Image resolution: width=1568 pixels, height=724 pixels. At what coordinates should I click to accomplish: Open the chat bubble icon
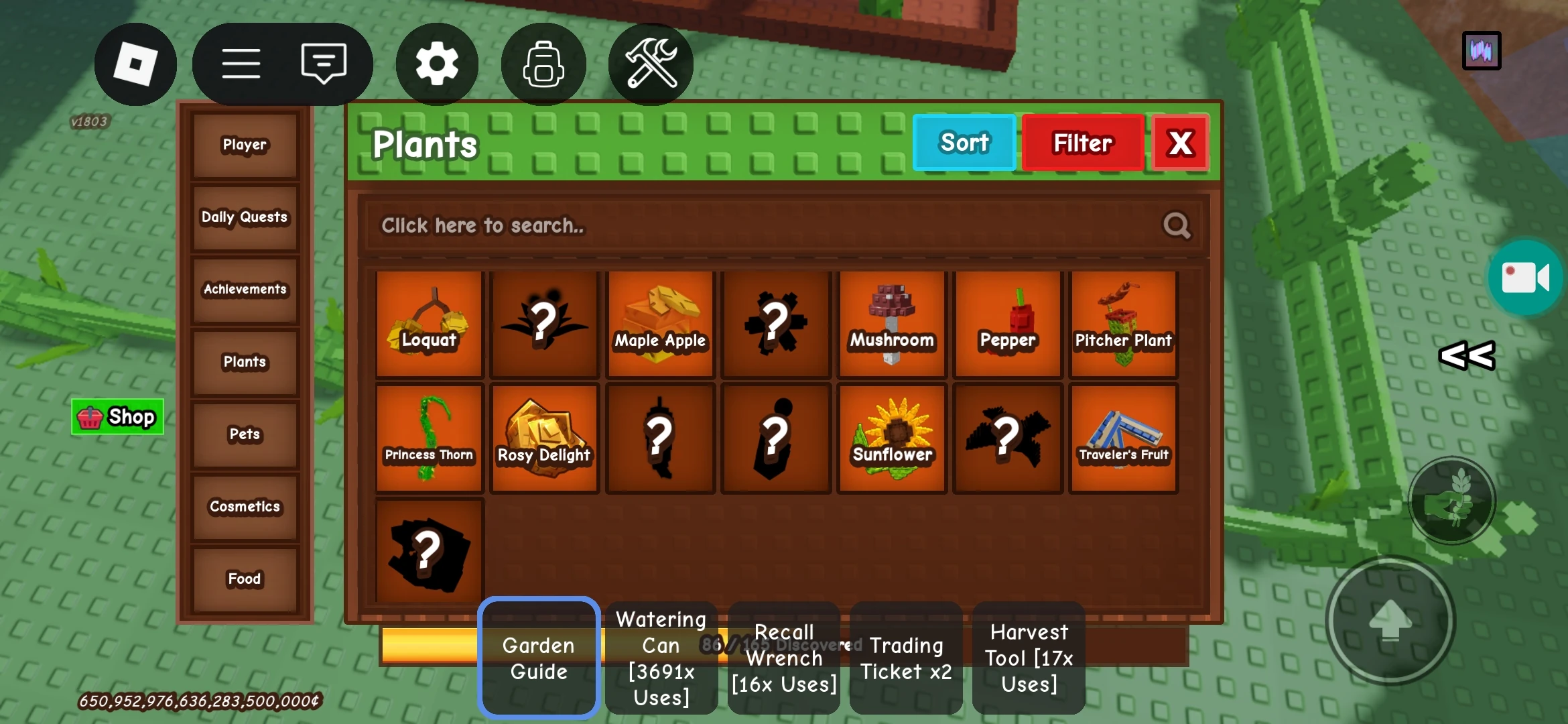(324, 62)
